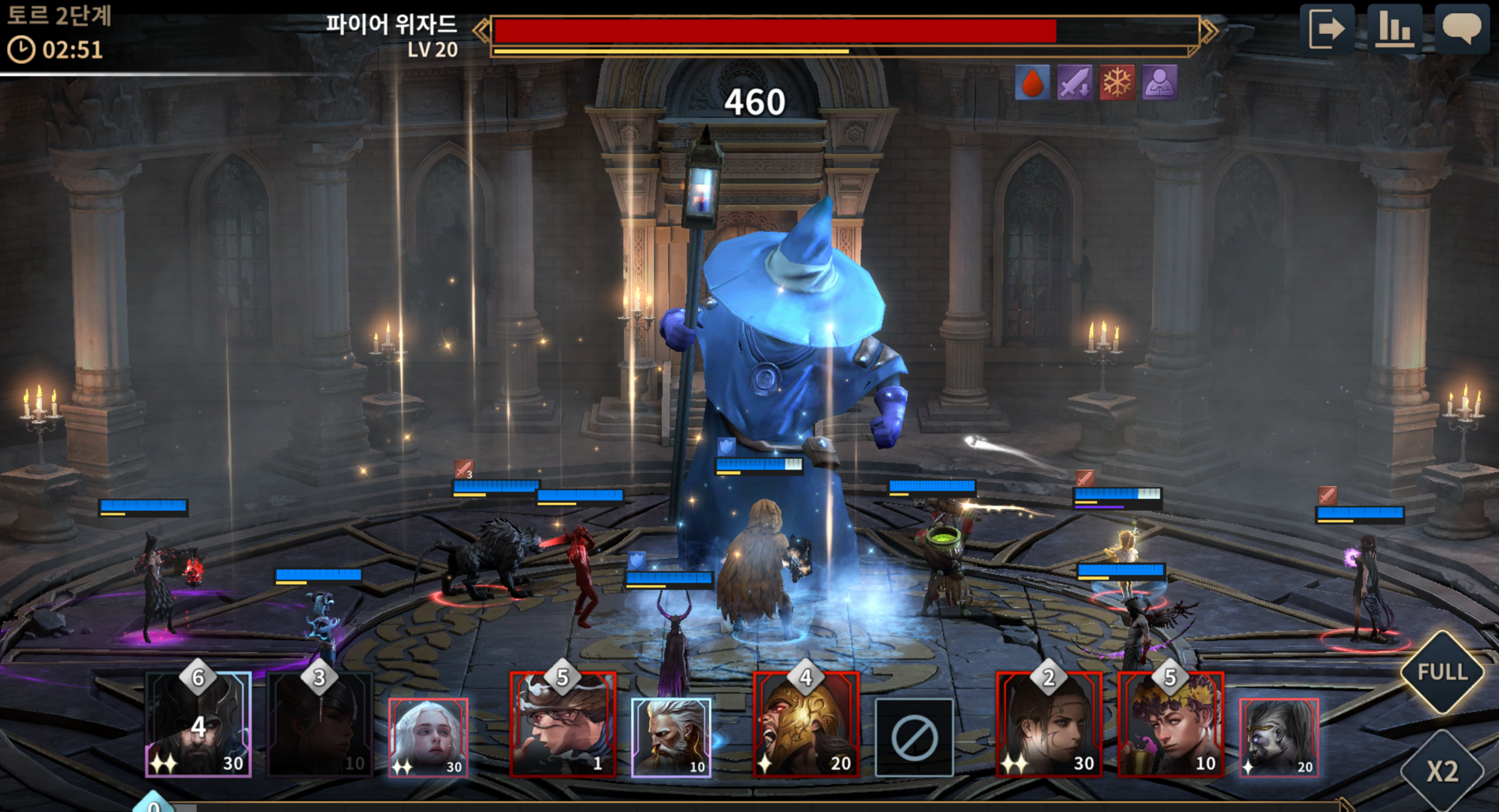Open the battle statistics bar-chart button
The height and width of the screenshot is (812, 1499).
1393,28
